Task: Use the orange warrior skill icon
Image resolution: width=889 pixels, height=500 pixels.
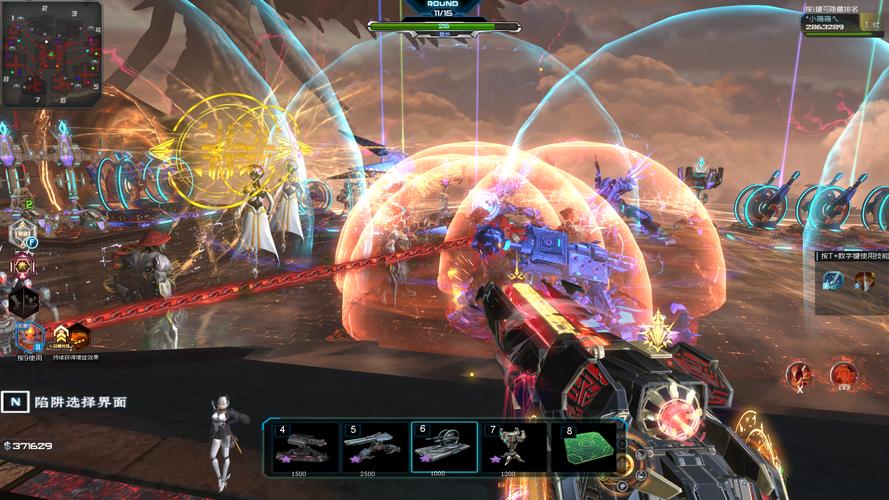Action: [864, 281]
